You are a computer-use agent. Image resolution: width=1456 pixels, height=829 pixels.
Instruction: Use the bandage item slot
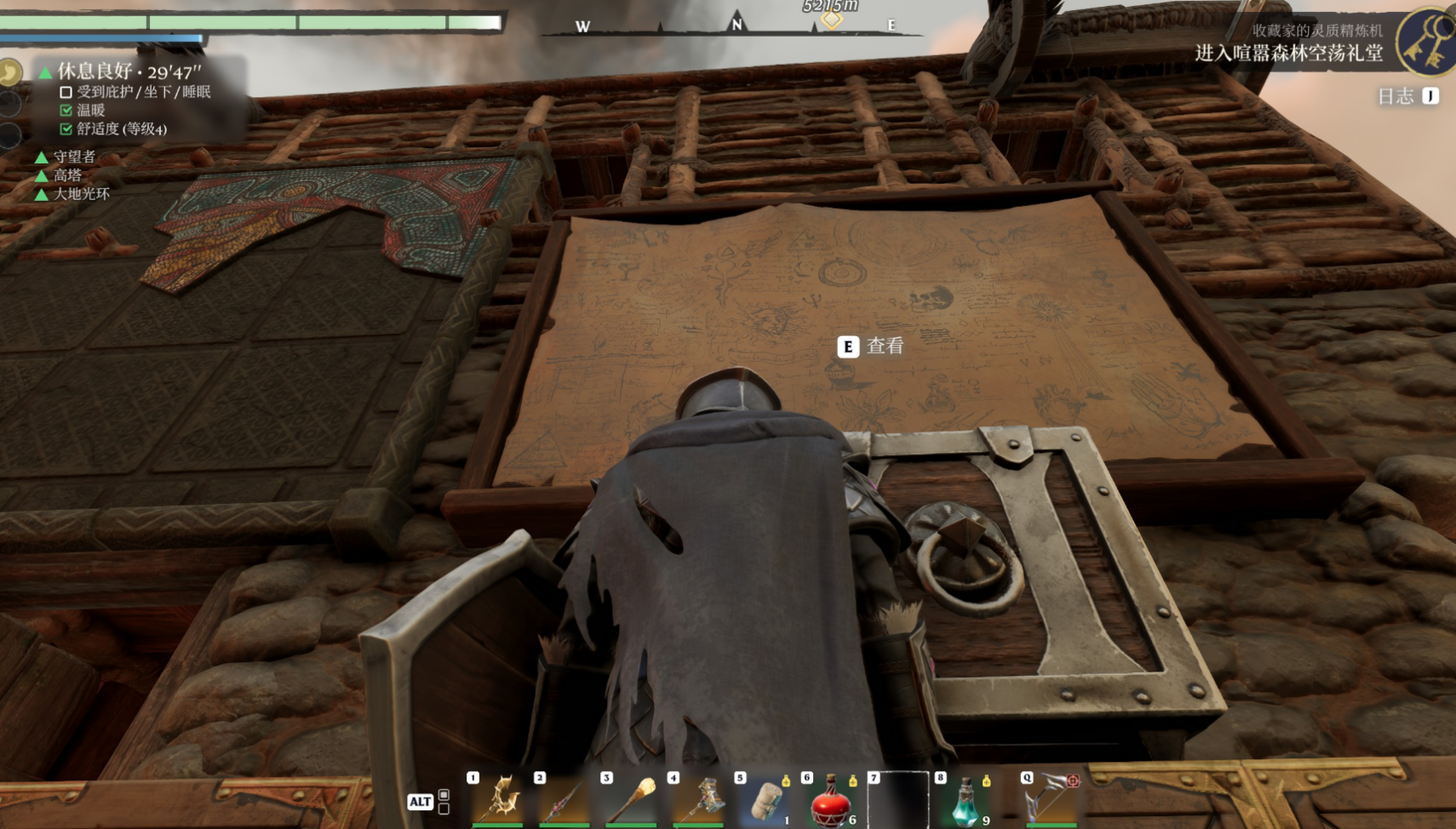click(765, 802)
